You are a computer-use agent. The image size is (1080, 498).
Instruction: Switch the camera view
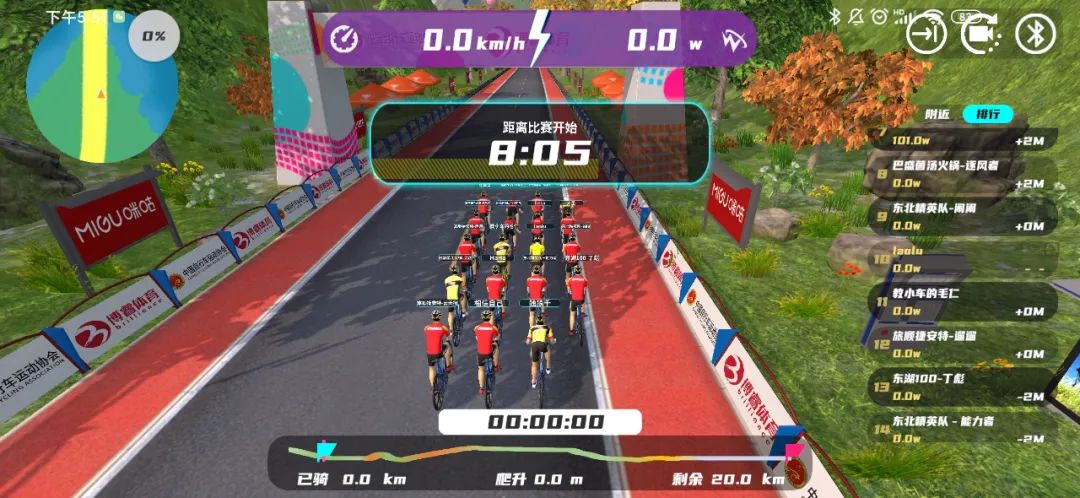tap(981, 33)
